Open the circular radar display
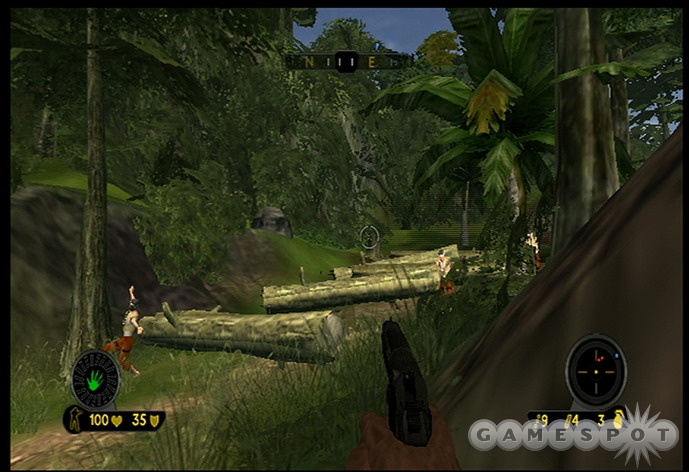This screenshot has width=689, height=472. click(596, 371)
